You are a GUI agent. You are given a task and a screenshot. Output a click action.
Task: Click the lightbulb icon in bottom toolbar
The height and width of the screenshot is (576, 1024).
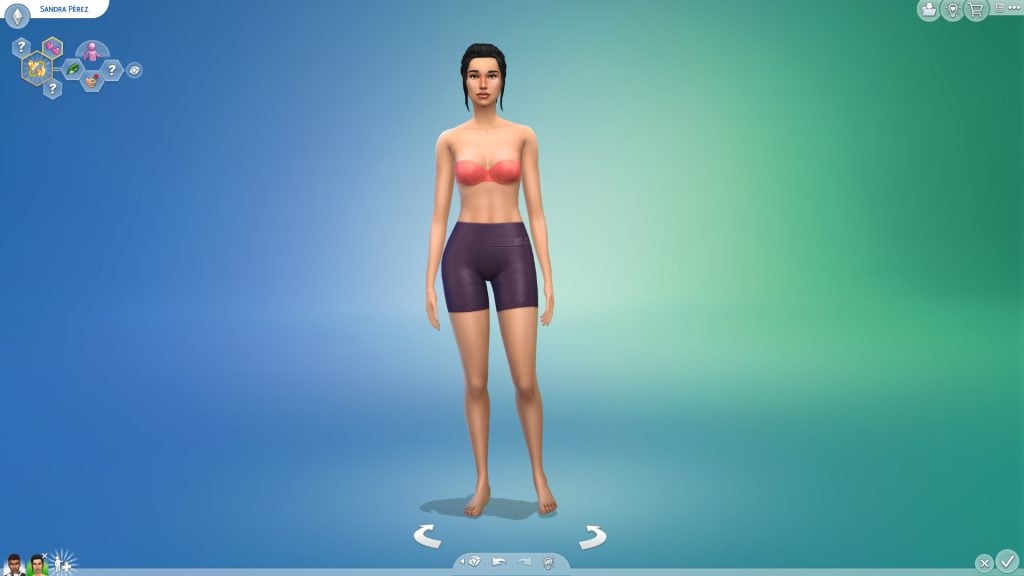(x=548, y=562)
